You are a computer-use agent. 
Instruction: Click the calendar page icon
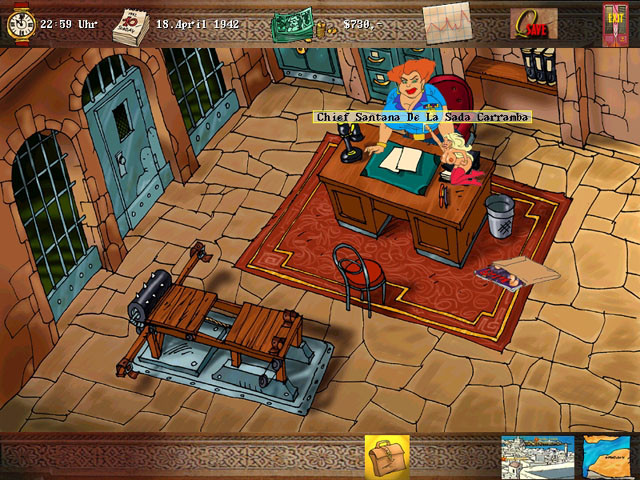(130, 23)
